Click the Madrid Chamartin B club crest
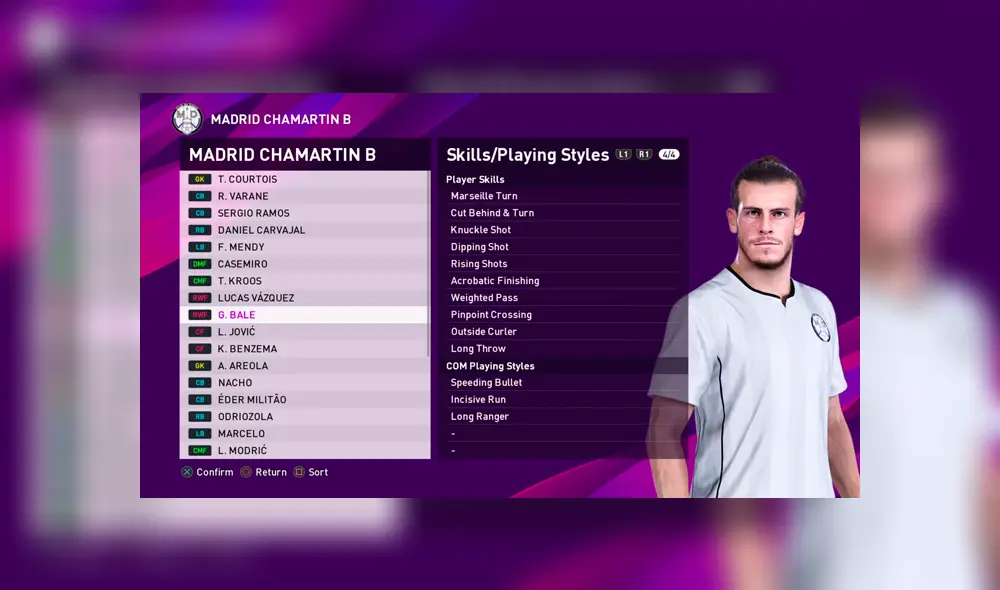This screenshot has width=1000, height=590. (x=187, y=119)
